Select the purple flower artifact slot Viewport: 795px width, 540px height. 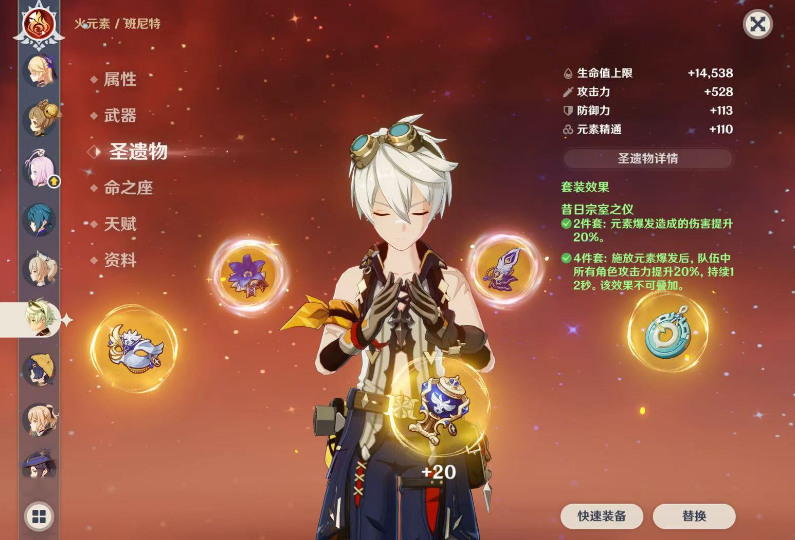(247, 272)
